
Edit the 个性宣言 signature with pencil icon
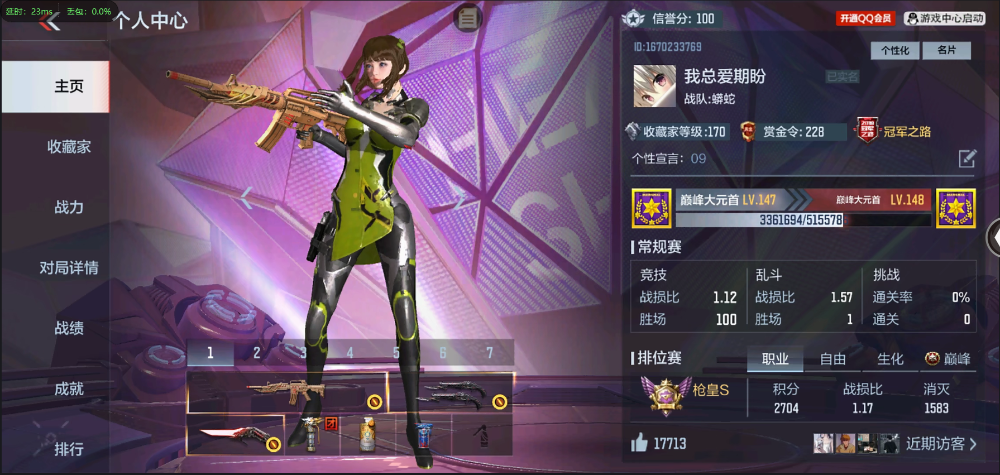tap(967, 158)
